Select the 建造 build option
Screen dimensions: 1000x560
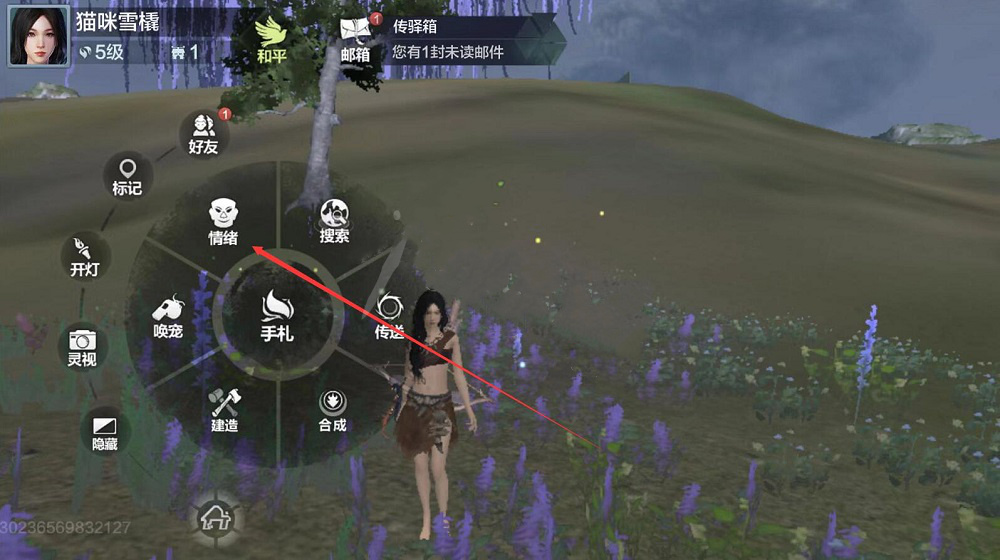[x=223, y=410]
